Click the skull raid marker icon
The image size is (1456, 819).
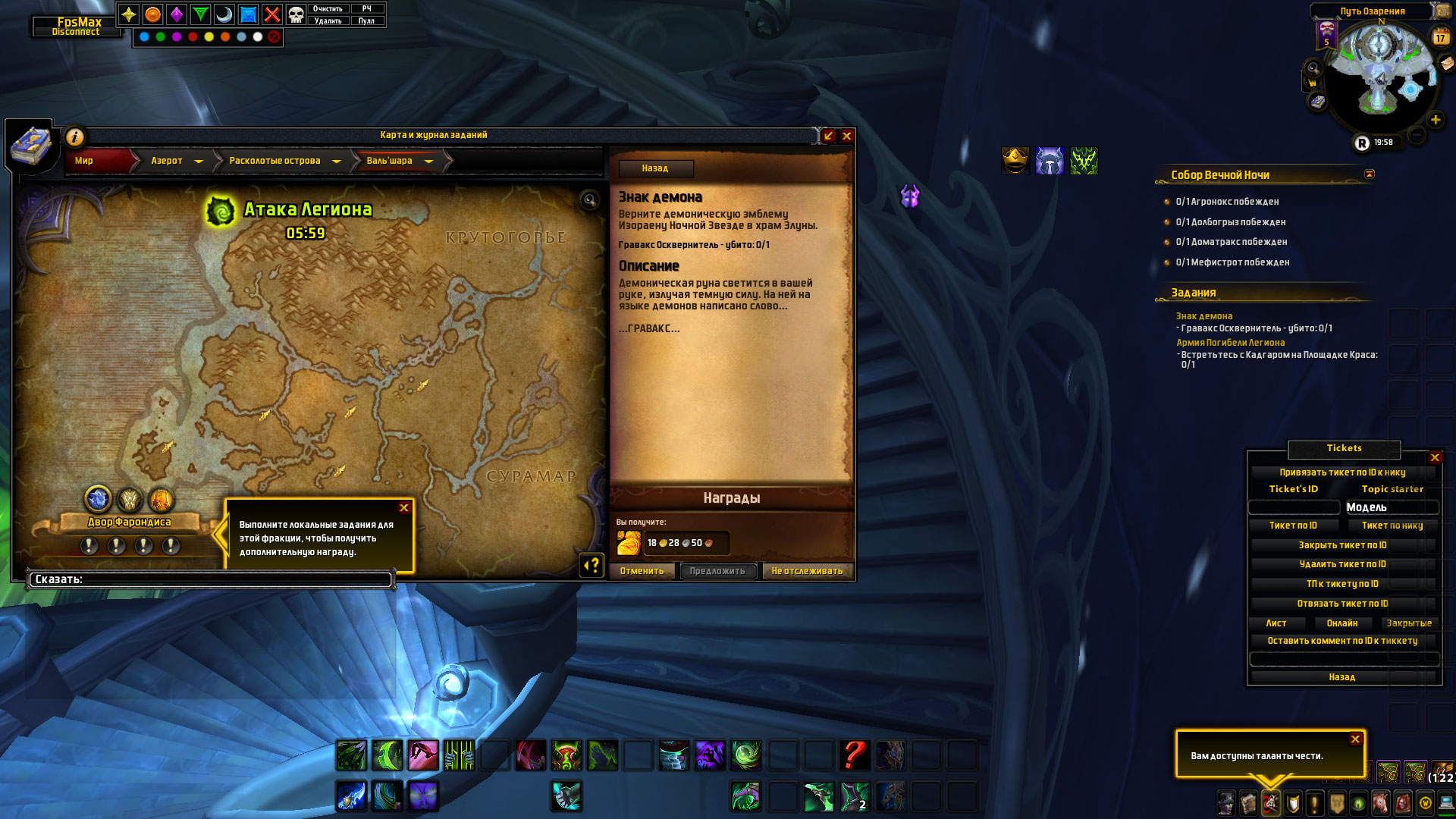[296, 14]
